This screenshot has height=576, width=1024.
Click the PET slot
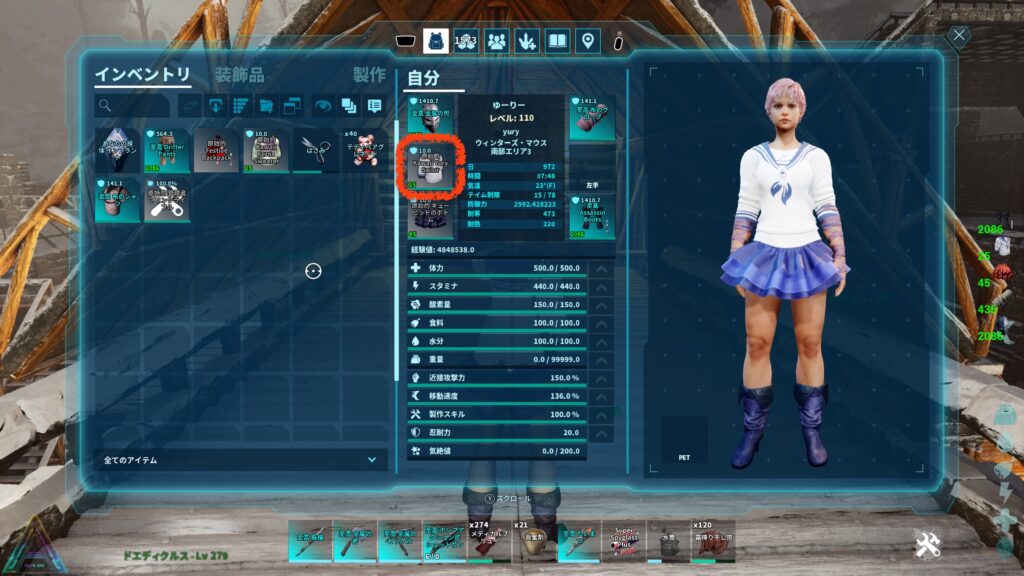pyautogui.click(x=684, y=441)
